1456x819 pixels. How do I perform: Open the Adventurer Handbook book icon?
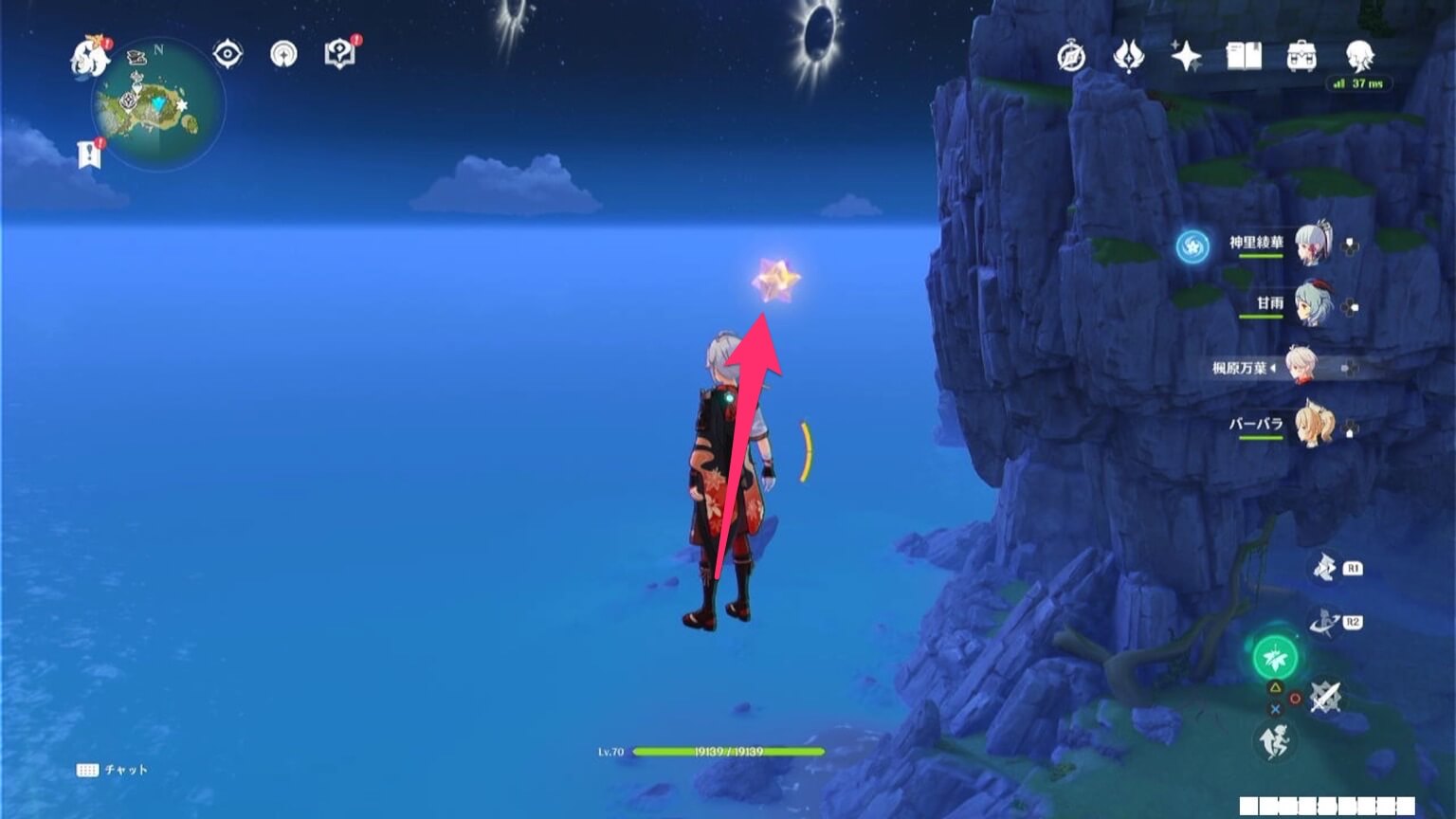coord(1243,58)
